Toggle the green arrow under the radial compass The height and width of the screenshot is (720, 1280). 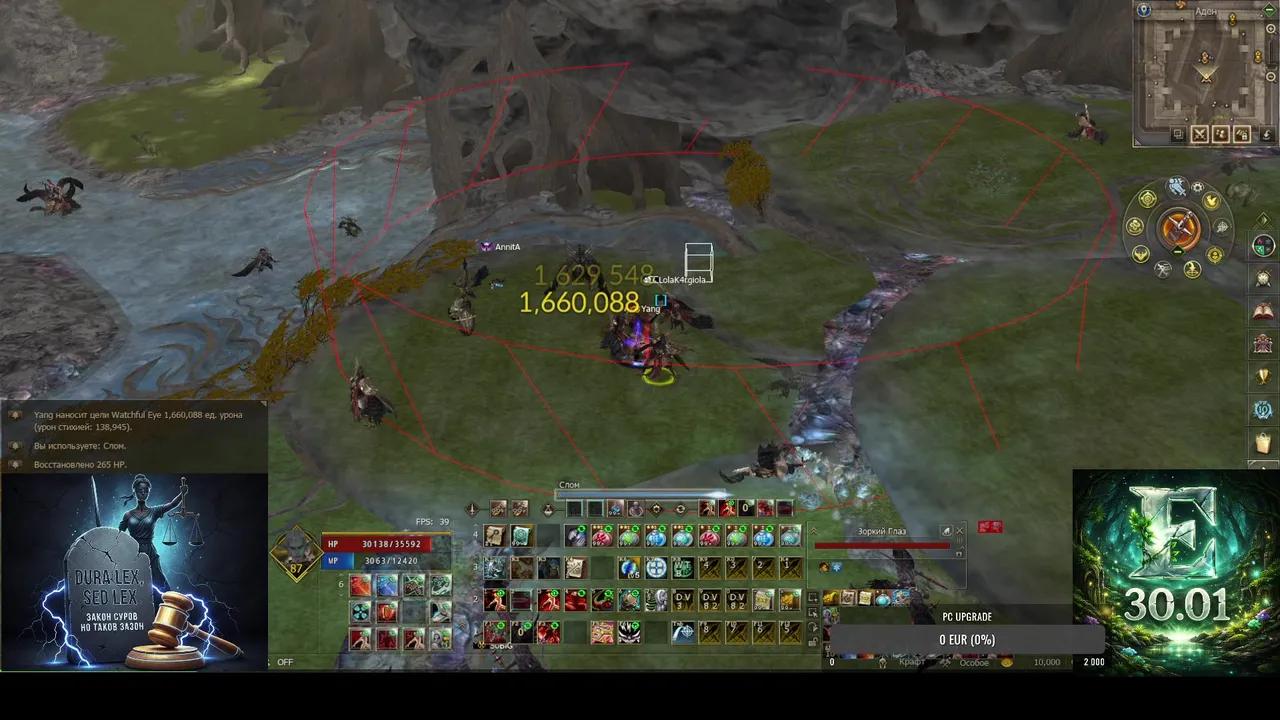1177,251
